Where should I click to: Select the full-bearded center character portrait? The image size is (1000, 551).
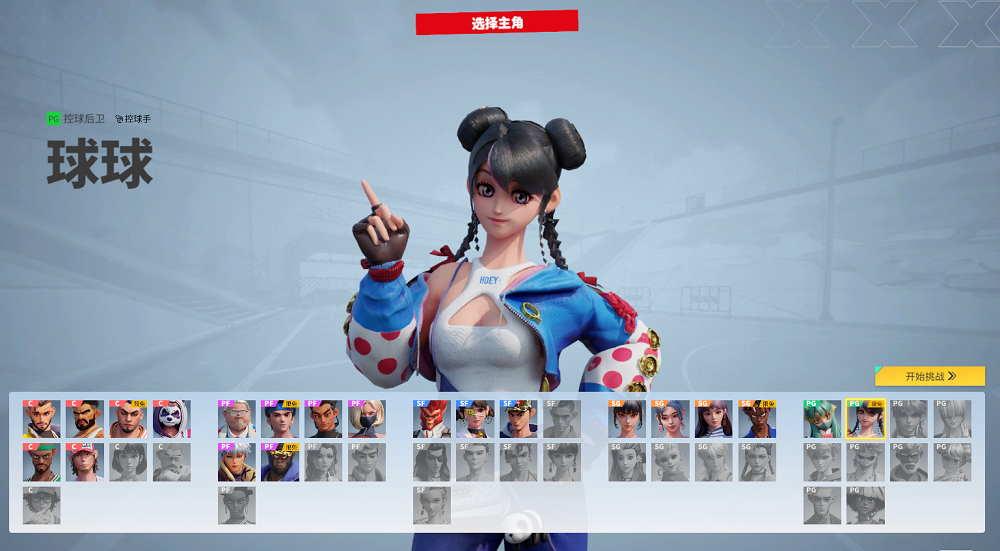pos(85,419)
